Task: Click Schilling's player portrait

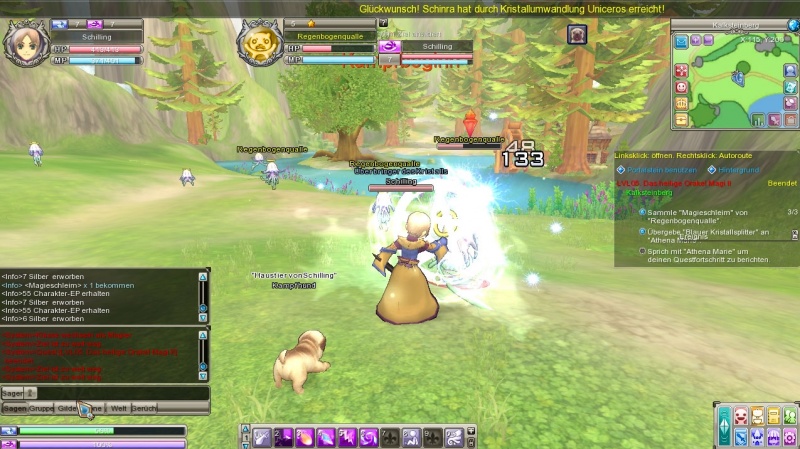Action: [x=22, y=42]
